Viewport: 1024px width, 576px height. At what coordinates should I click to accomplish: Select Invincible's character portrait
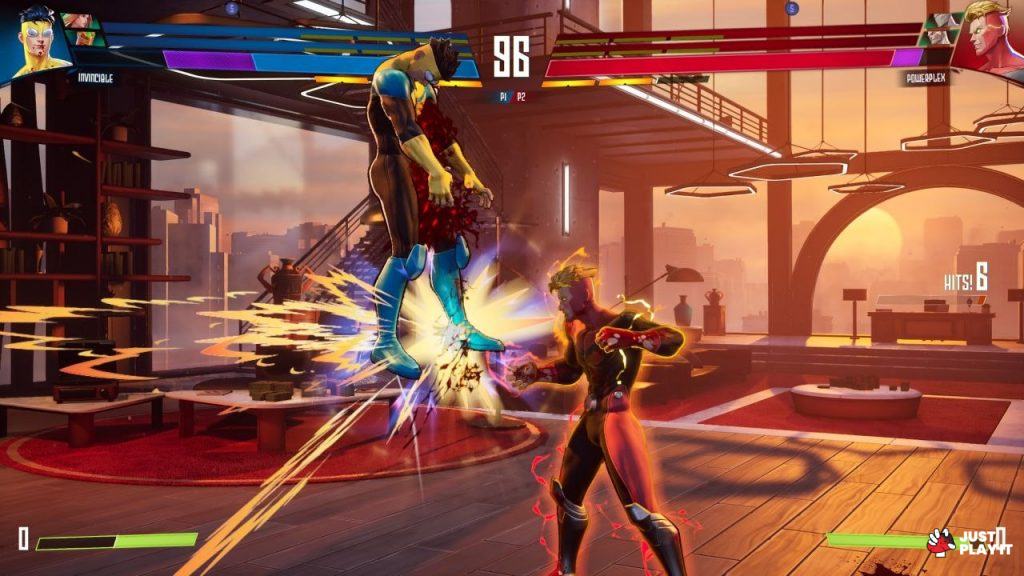[x=34, y=40]
